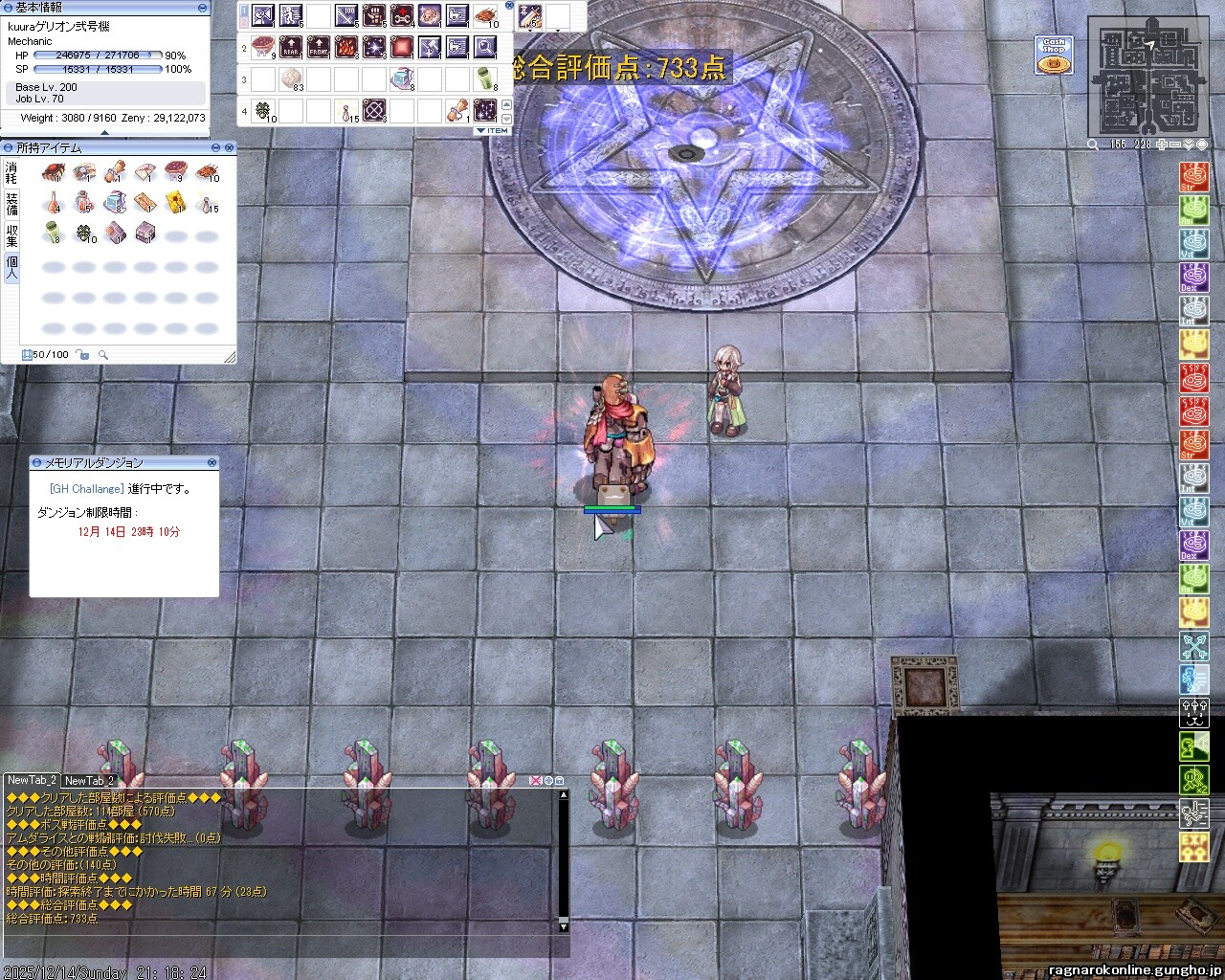Close the 所持アイテム inventory window
Image resolution: width=1225 pixels, height=980 pixels.
click(x=229, y=147)
